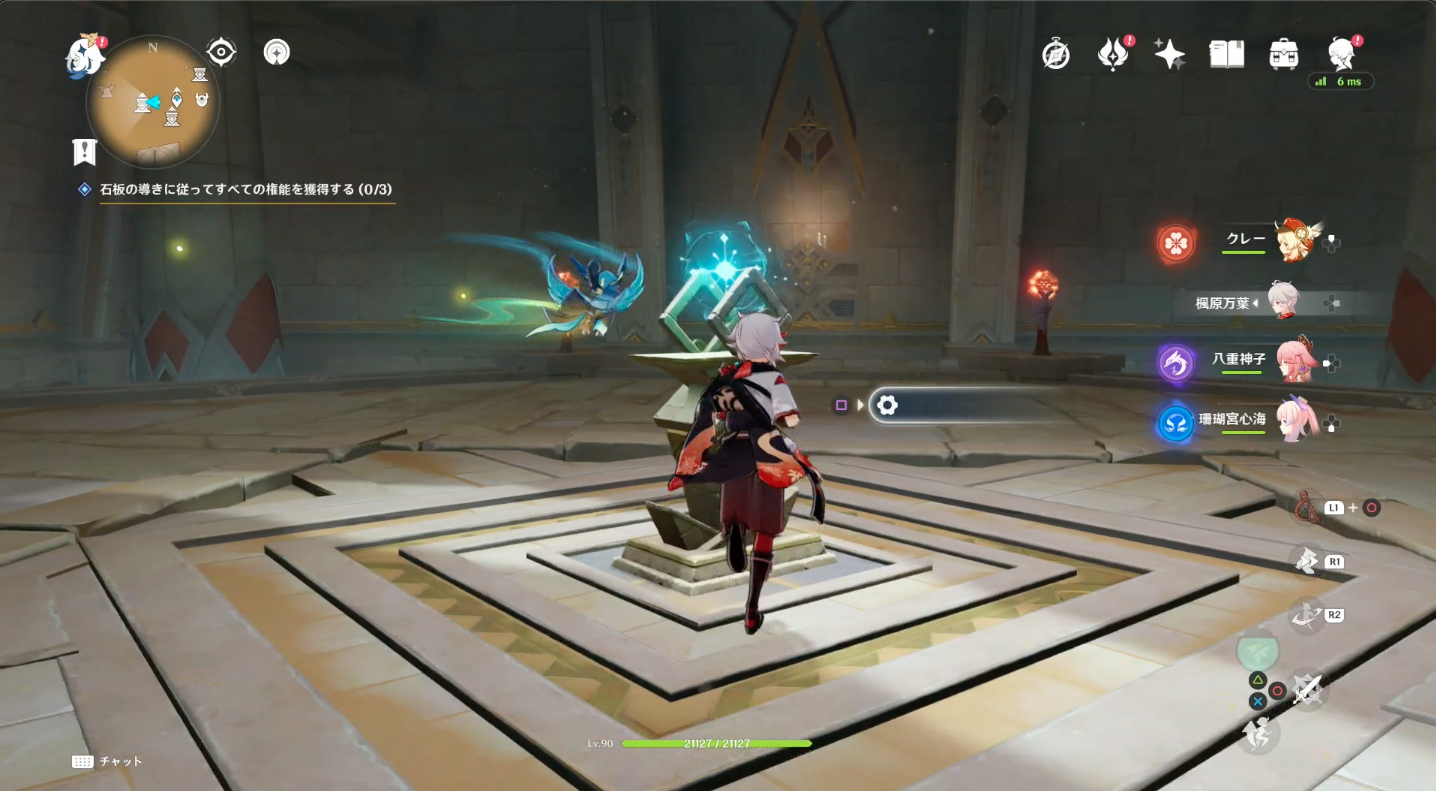Image resolution: width=1436 pixels, height=791 pixels.
Task: Open the winged events icon
Action: click(x=1112, y=54)
